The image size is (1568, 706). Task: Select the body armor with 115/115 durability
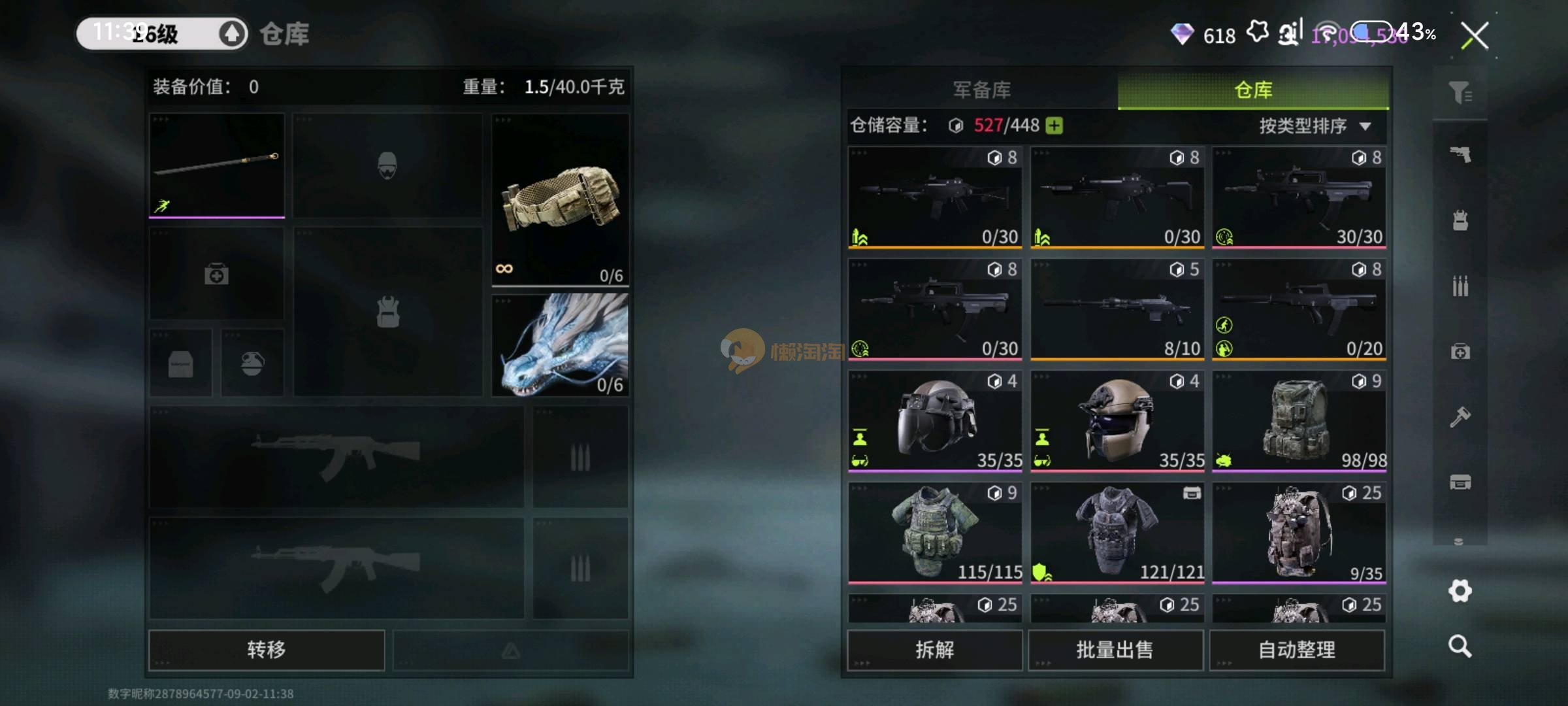click(x=934, y=532)
